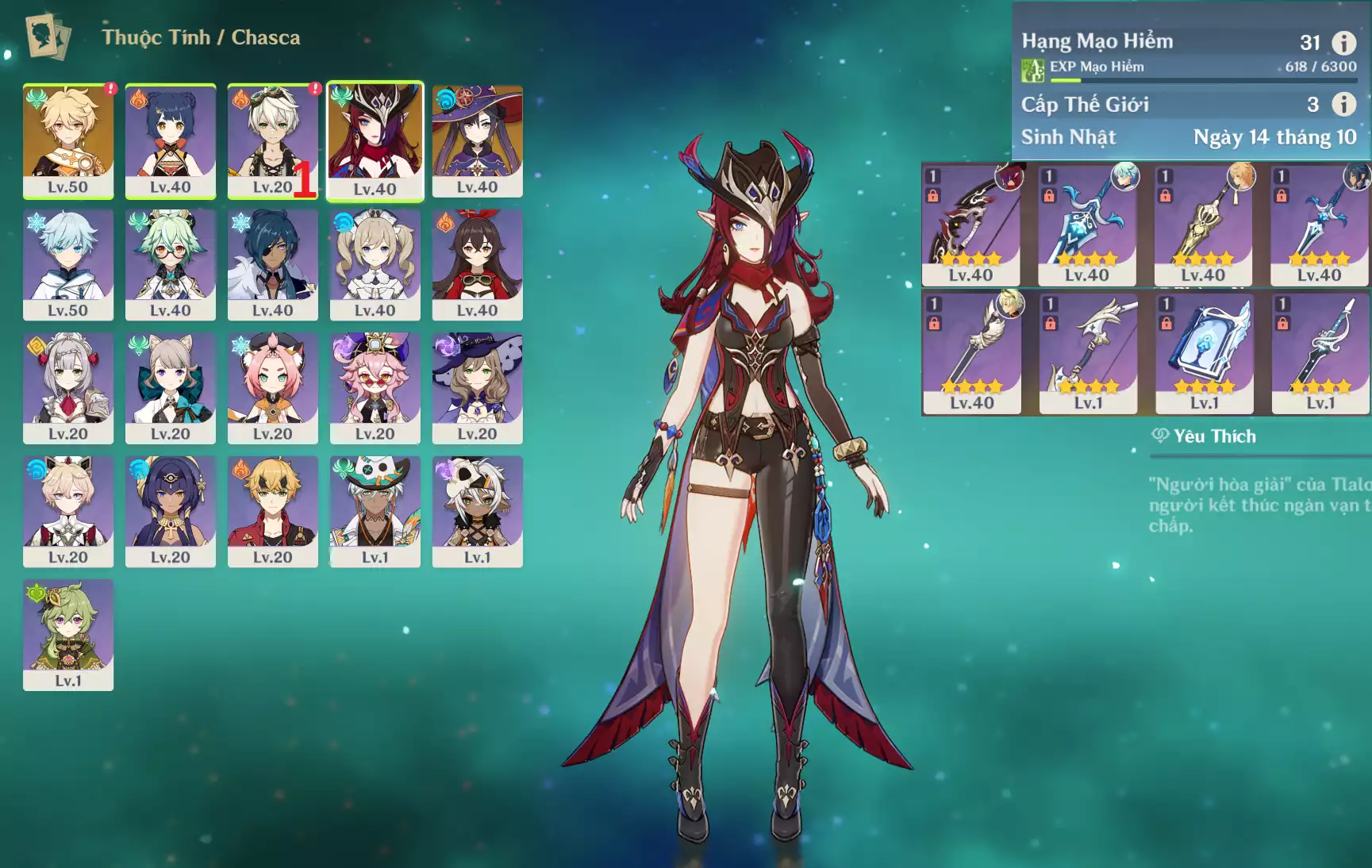
Task: Show the Cấp Thế Giới info tooltip
Action: [1343, 104]
